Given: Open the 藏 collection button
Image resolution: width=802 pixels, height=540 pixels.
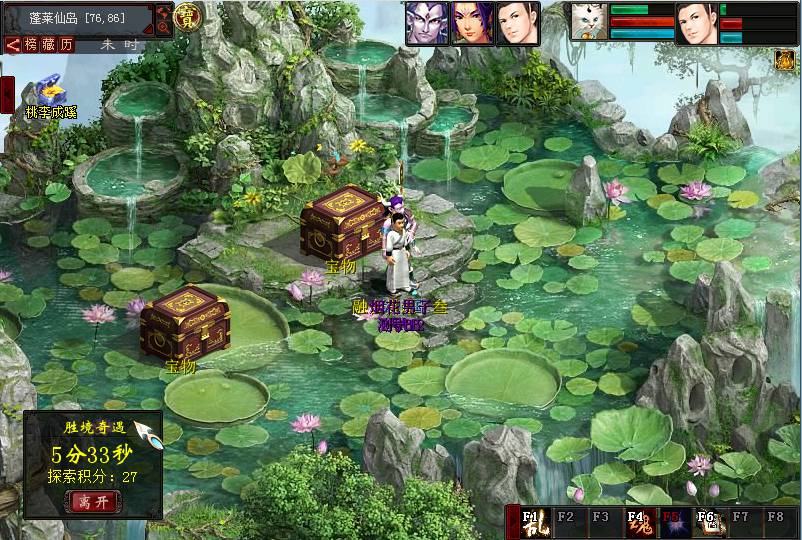Looking at the screenshot, I should (x=48, y=45).
